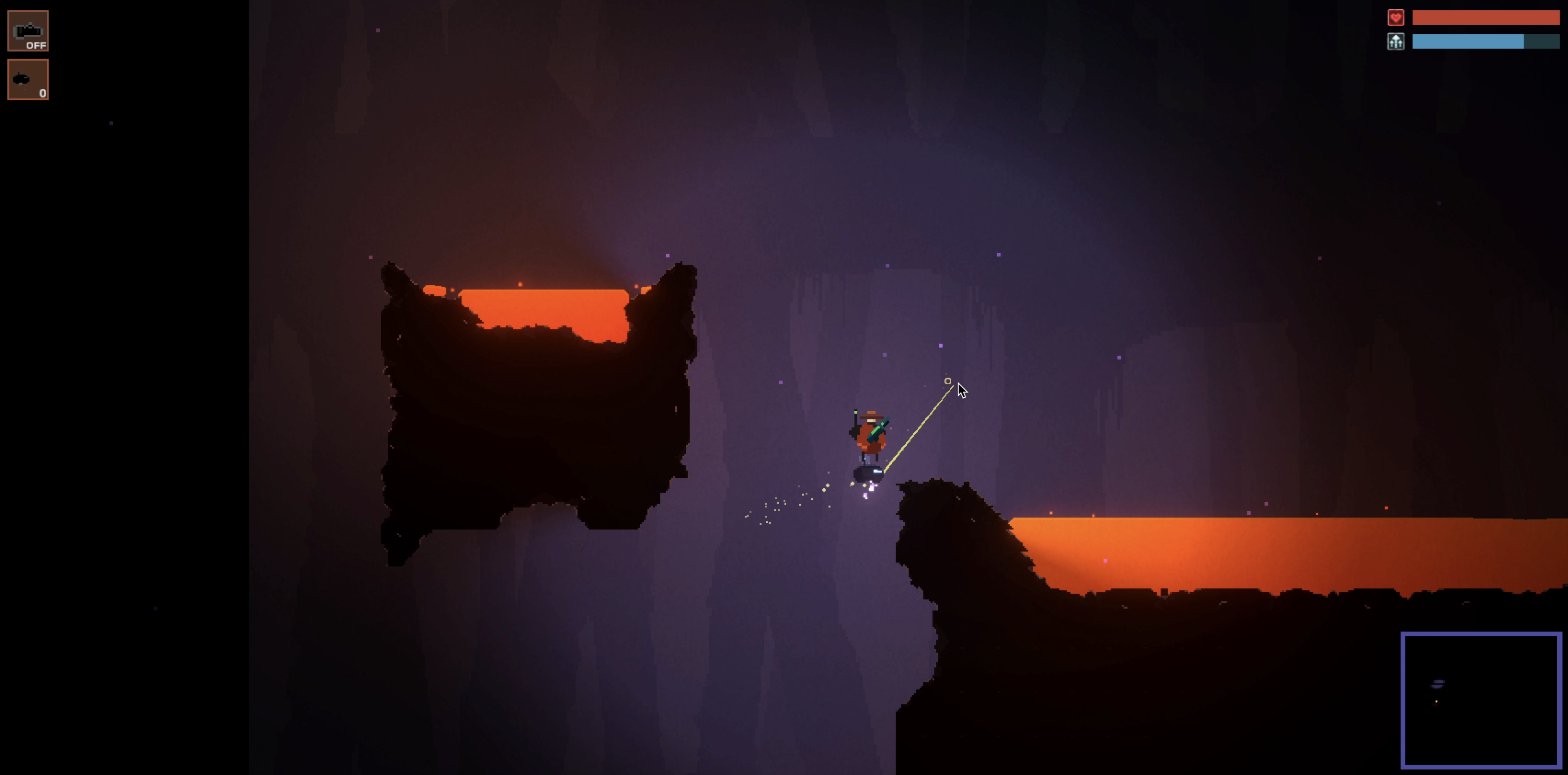Viewport: 1568px width, 775px height.
Task: Click the jetpack boost arrows icon
Action: point(1395,41)
